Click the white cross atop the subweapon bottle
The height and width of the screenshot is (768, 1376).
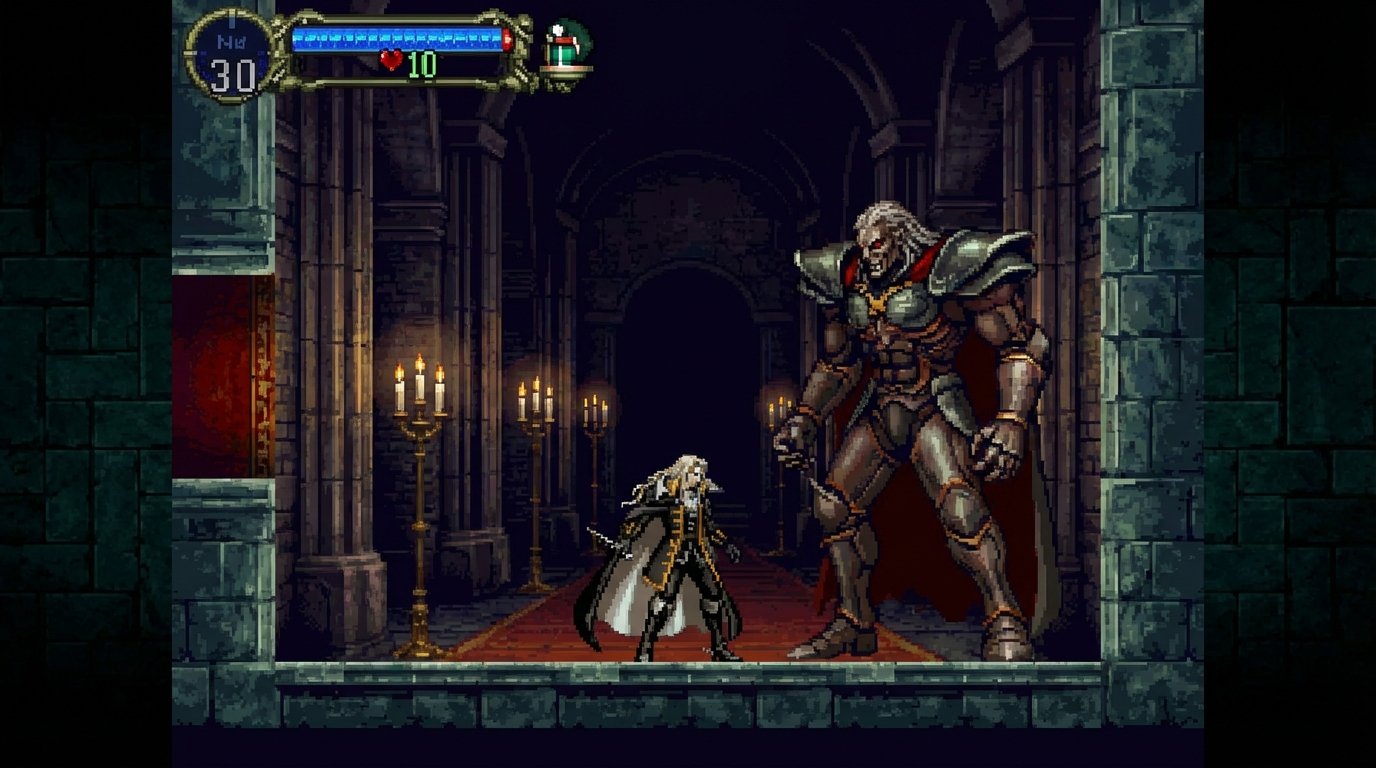(557, 29)
